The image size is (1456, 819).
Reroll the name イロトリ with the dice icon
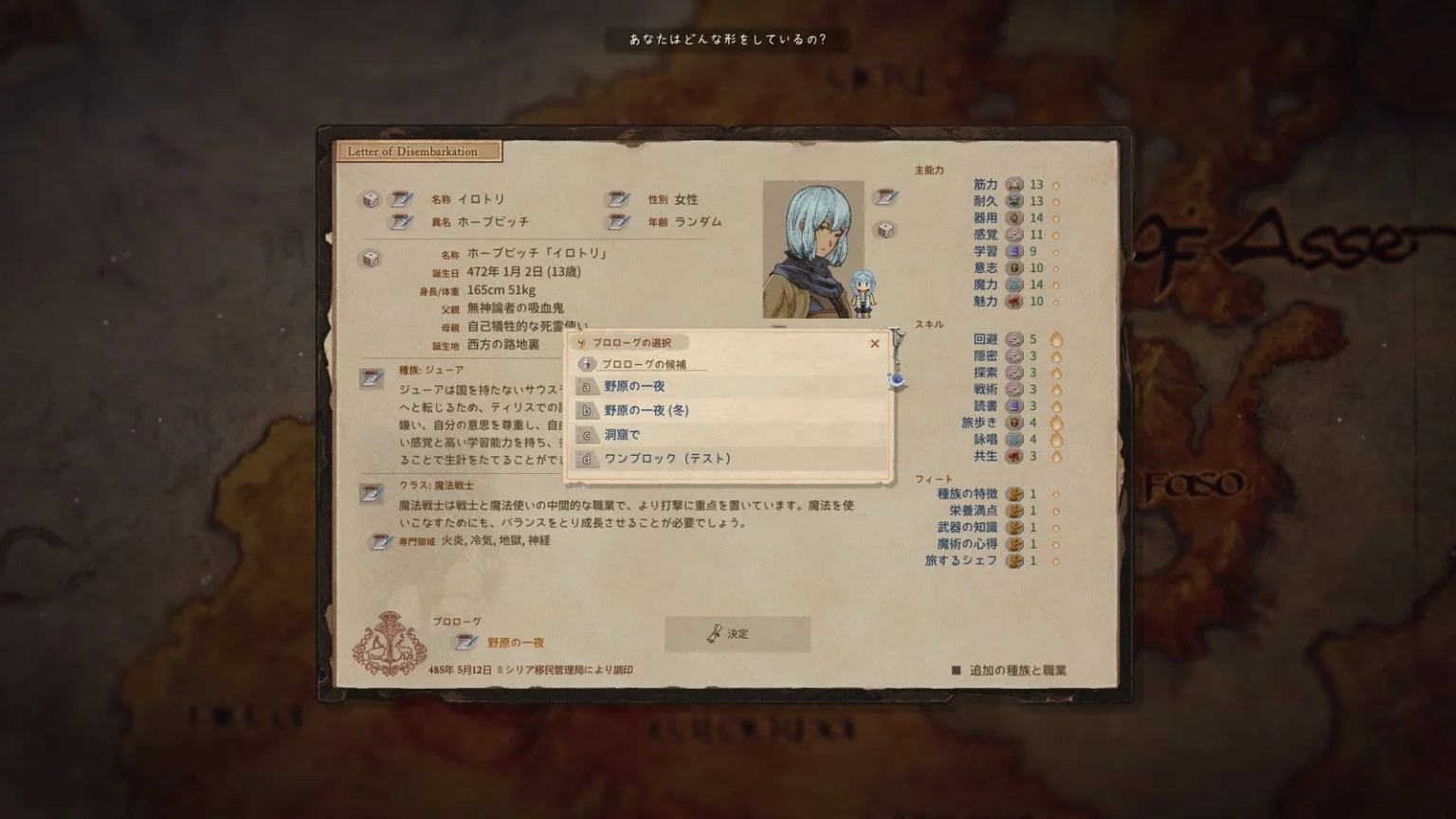click(371, 200)
